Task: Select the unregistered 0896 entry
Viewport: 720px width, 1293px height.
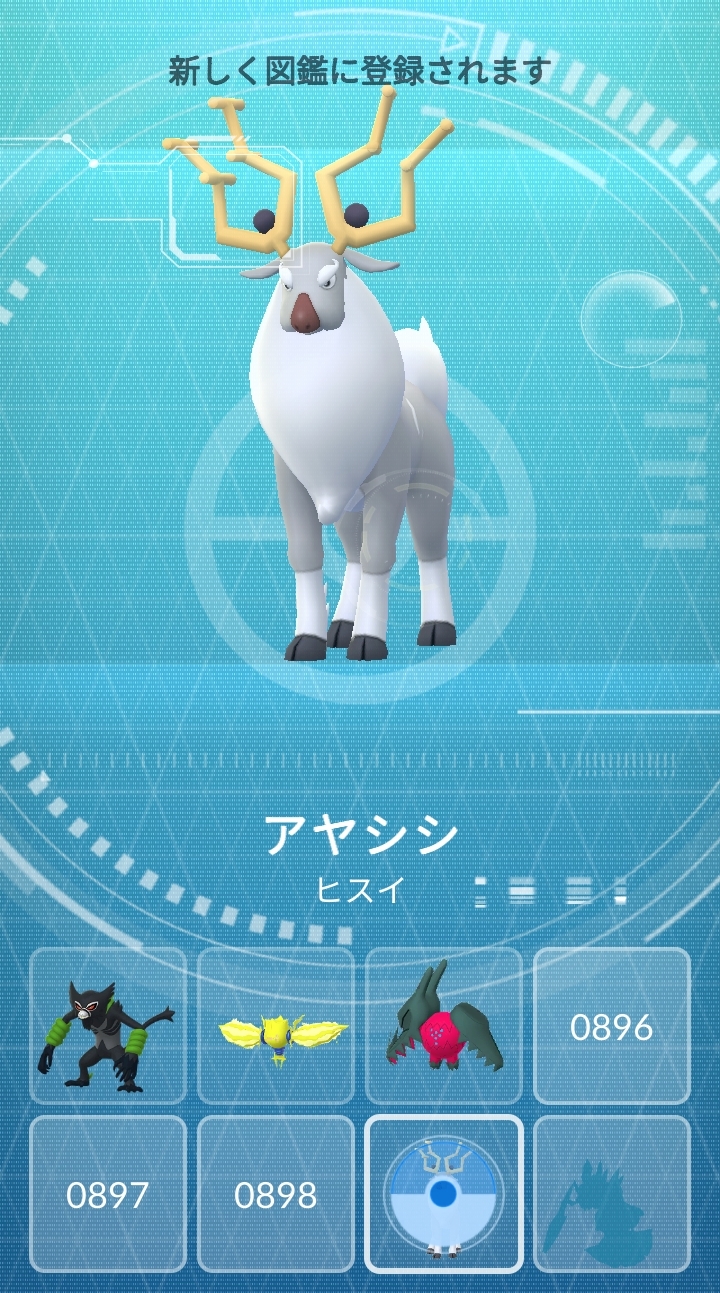Action: click(x=612, y=1026)
